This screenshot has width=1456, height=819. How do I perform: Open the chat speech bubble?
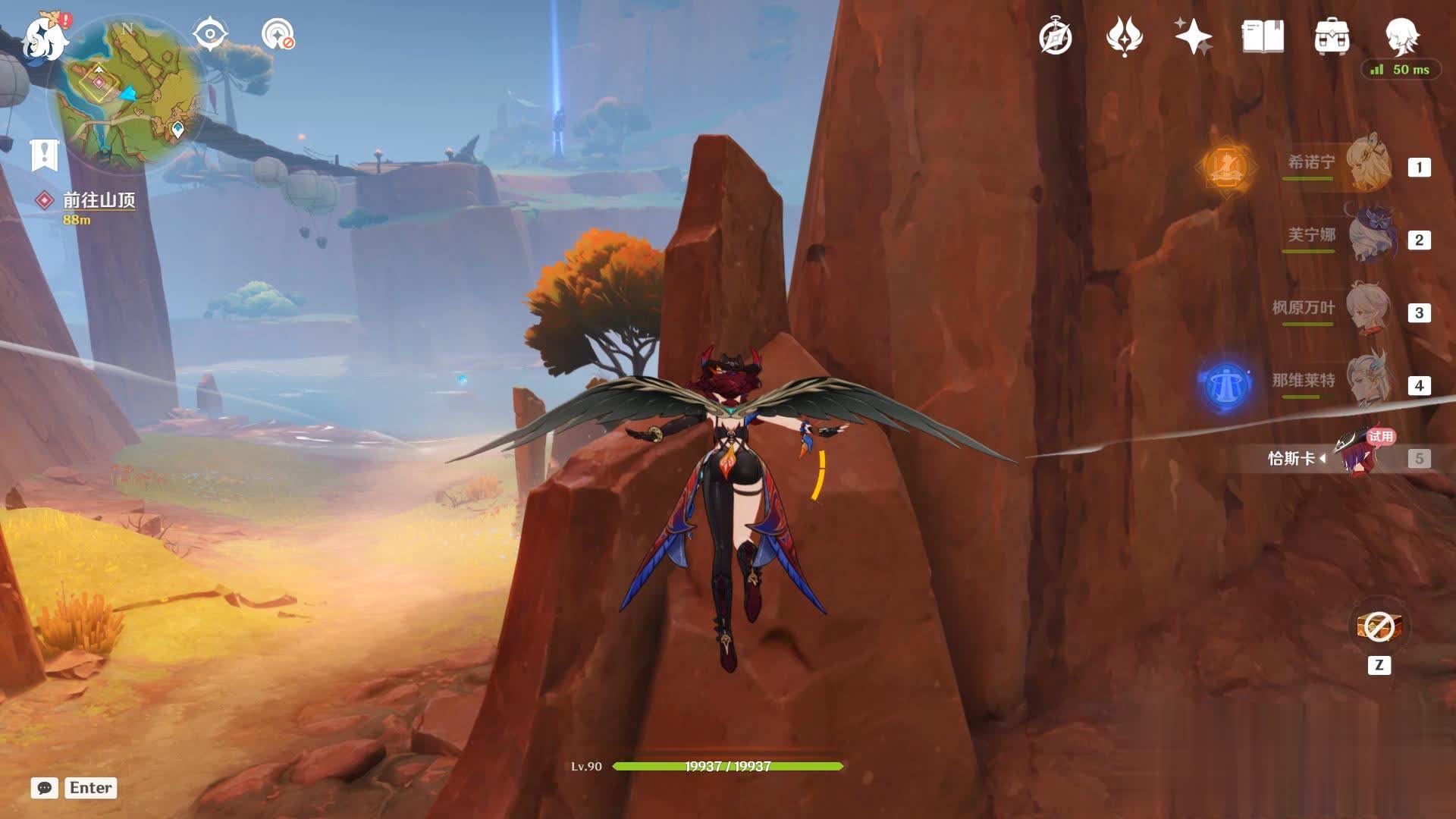(x=45, y=788)
